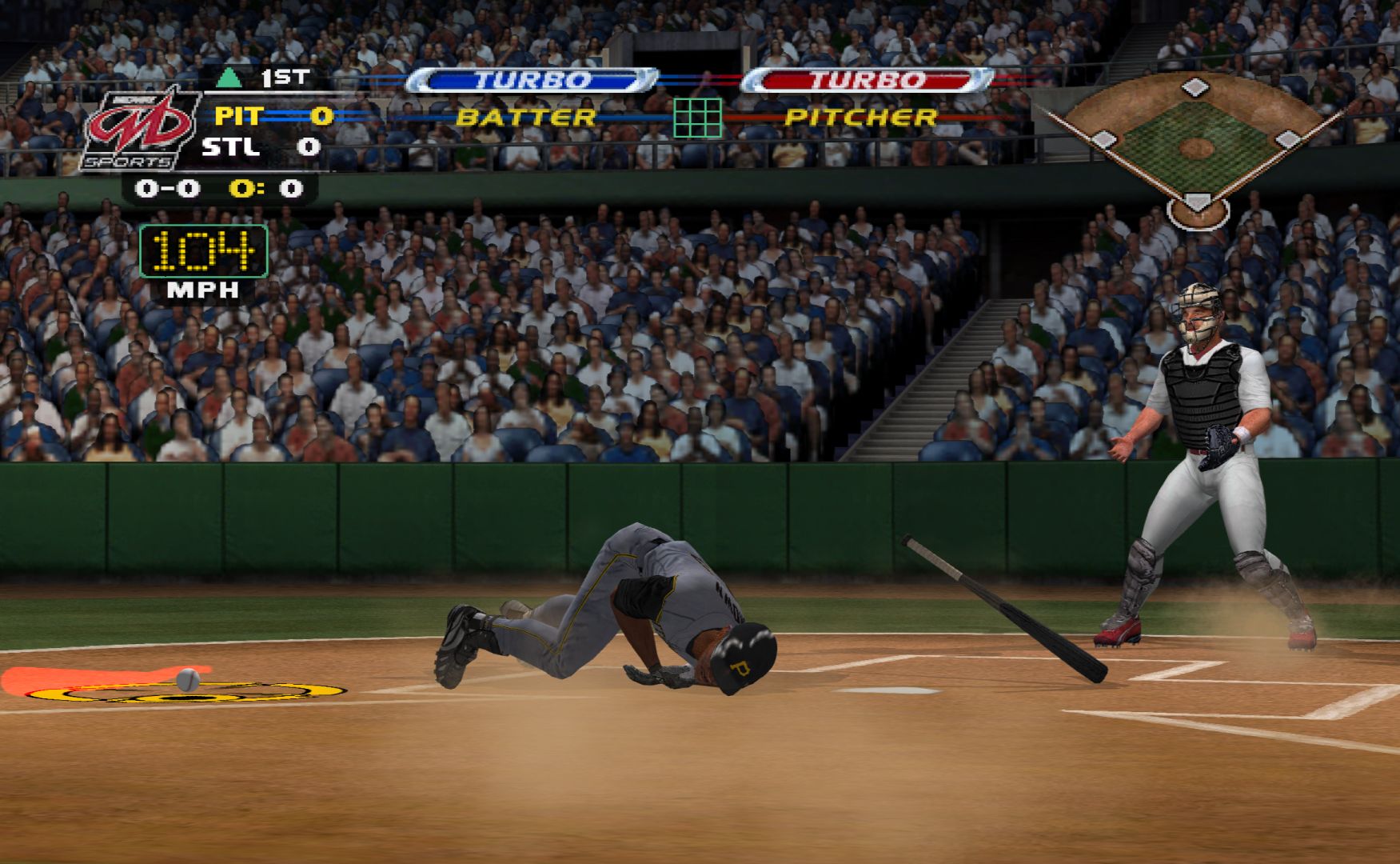Screen dimensions: 1400x864
Task: Click the Midway Sports logo
Action: [141, 130]
